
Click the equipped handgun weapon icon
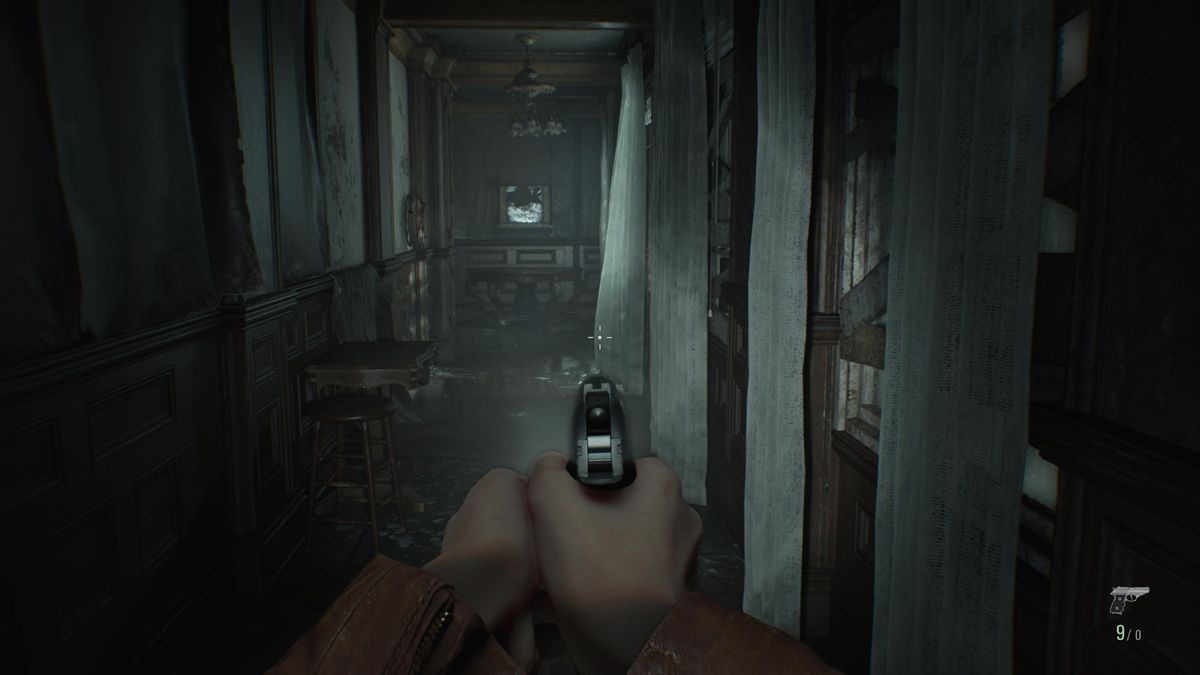(1128, 600)
